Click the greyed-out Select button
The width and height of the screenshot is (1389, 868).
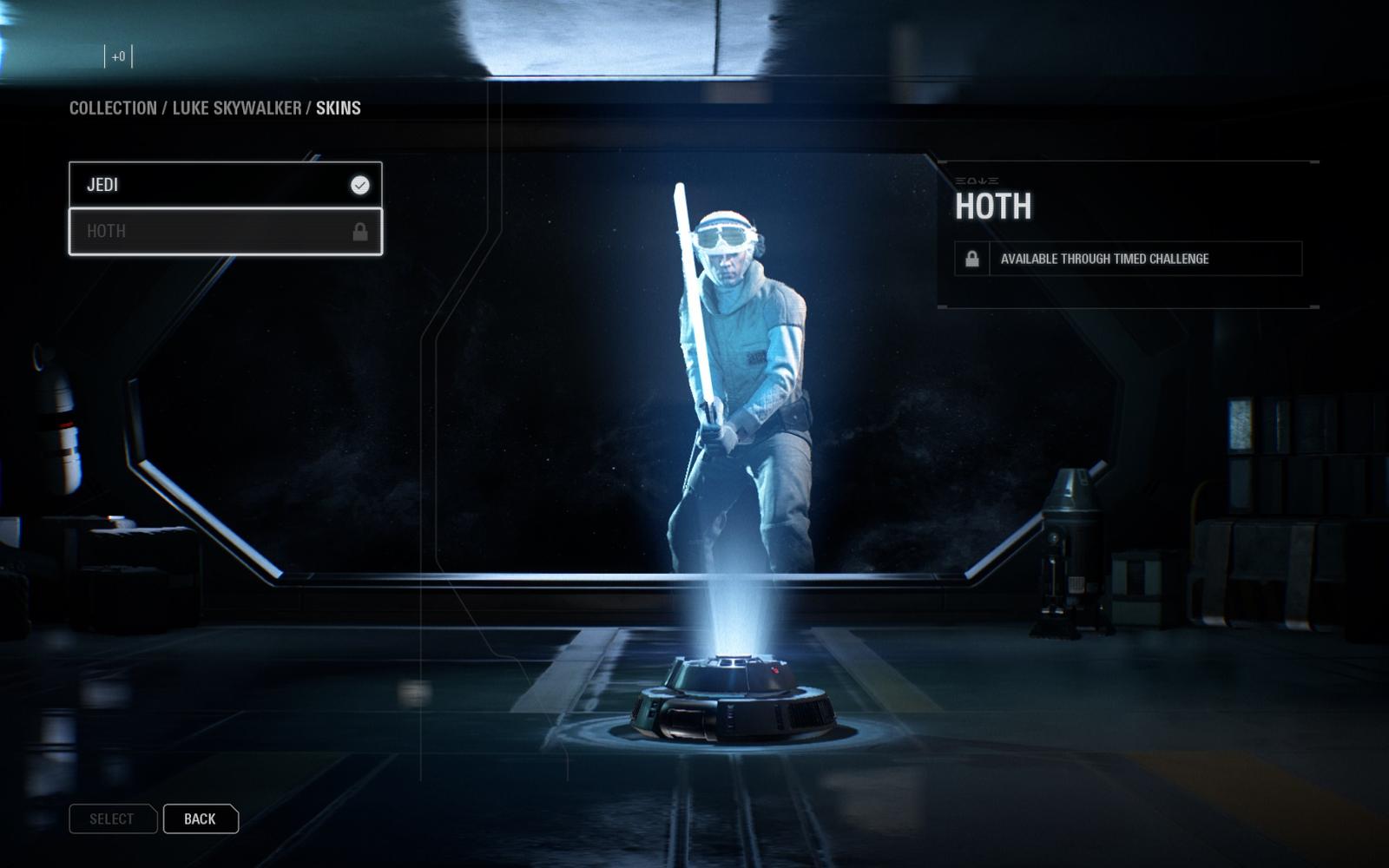click(112, 819)
